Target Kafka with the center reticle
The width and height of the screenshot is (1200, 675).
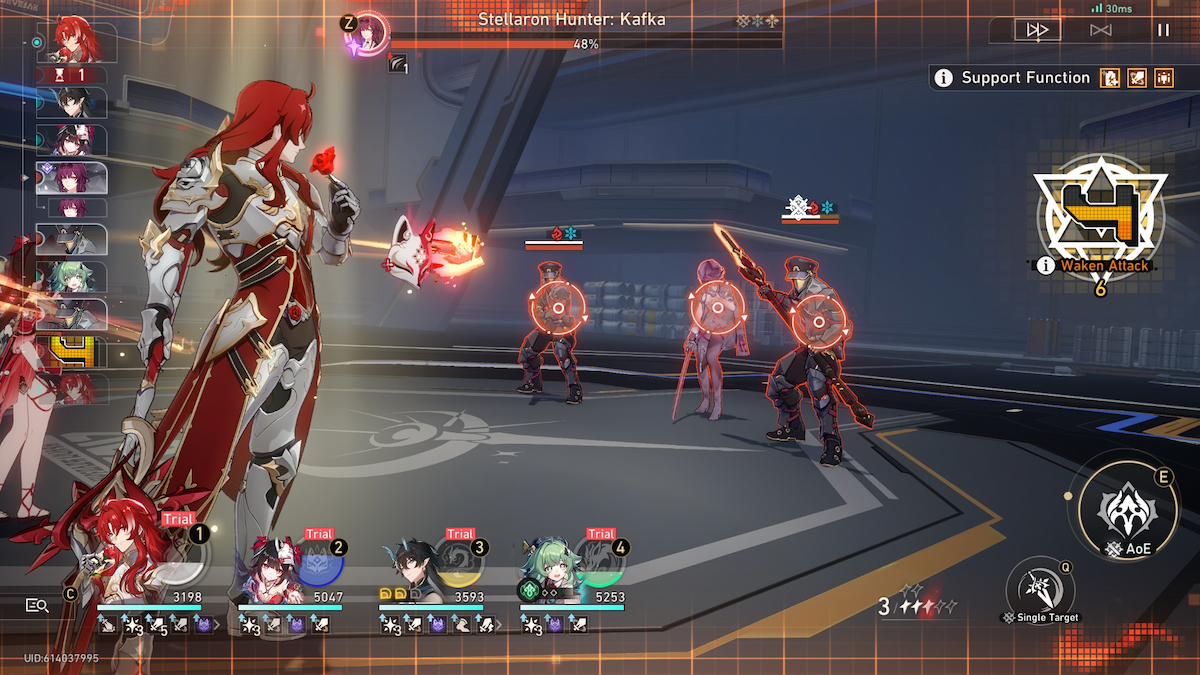click(717, 309)
